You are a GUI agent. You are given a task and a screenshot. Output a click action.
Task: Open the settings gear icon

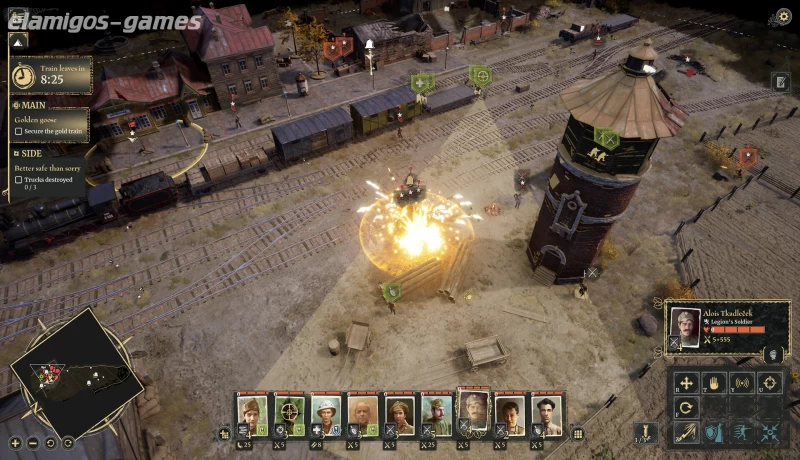784,16
